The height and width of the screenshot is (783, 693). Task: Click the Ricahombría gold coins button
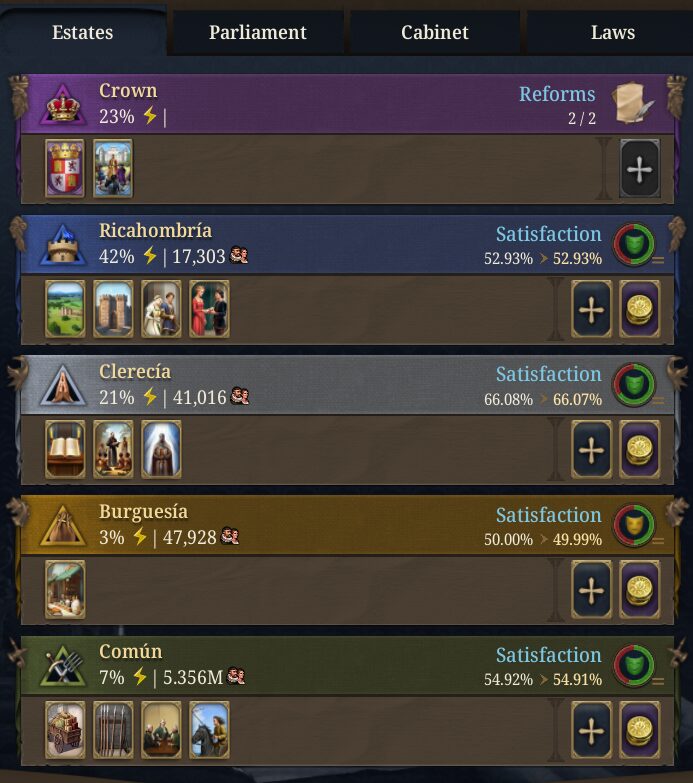(639, 309)
